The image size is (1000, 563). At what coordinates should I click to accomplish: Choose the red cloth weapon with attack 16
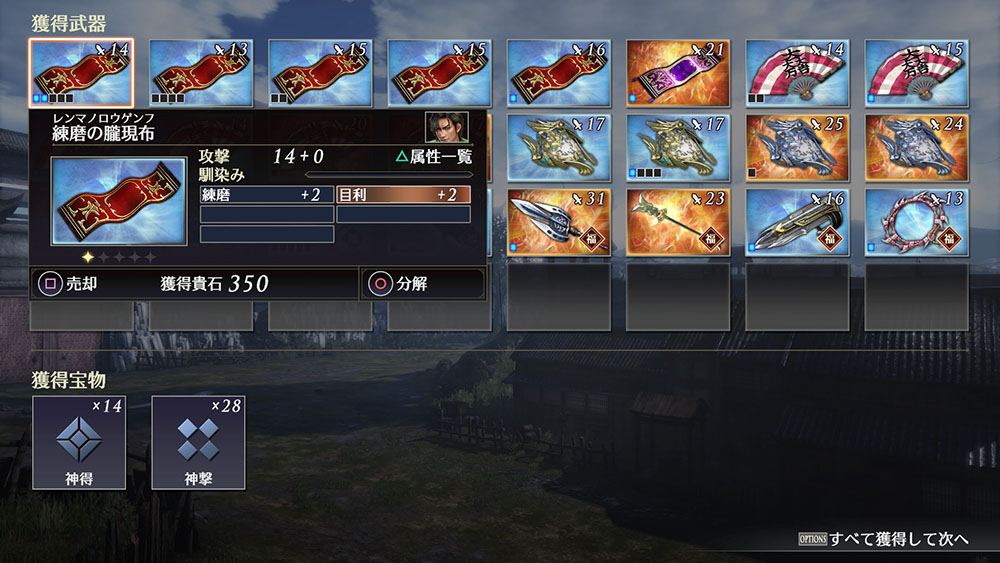(x=558, y=73)
